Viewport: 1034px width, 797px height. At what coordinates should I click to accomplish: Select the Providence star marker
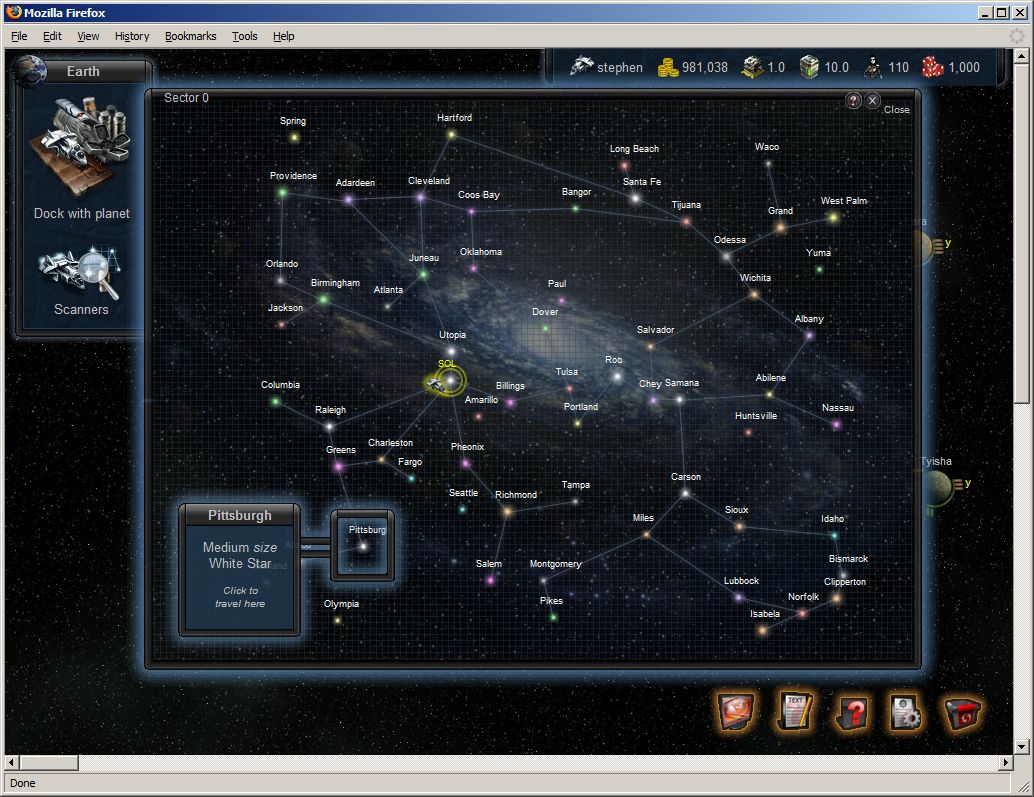(283, 192)
